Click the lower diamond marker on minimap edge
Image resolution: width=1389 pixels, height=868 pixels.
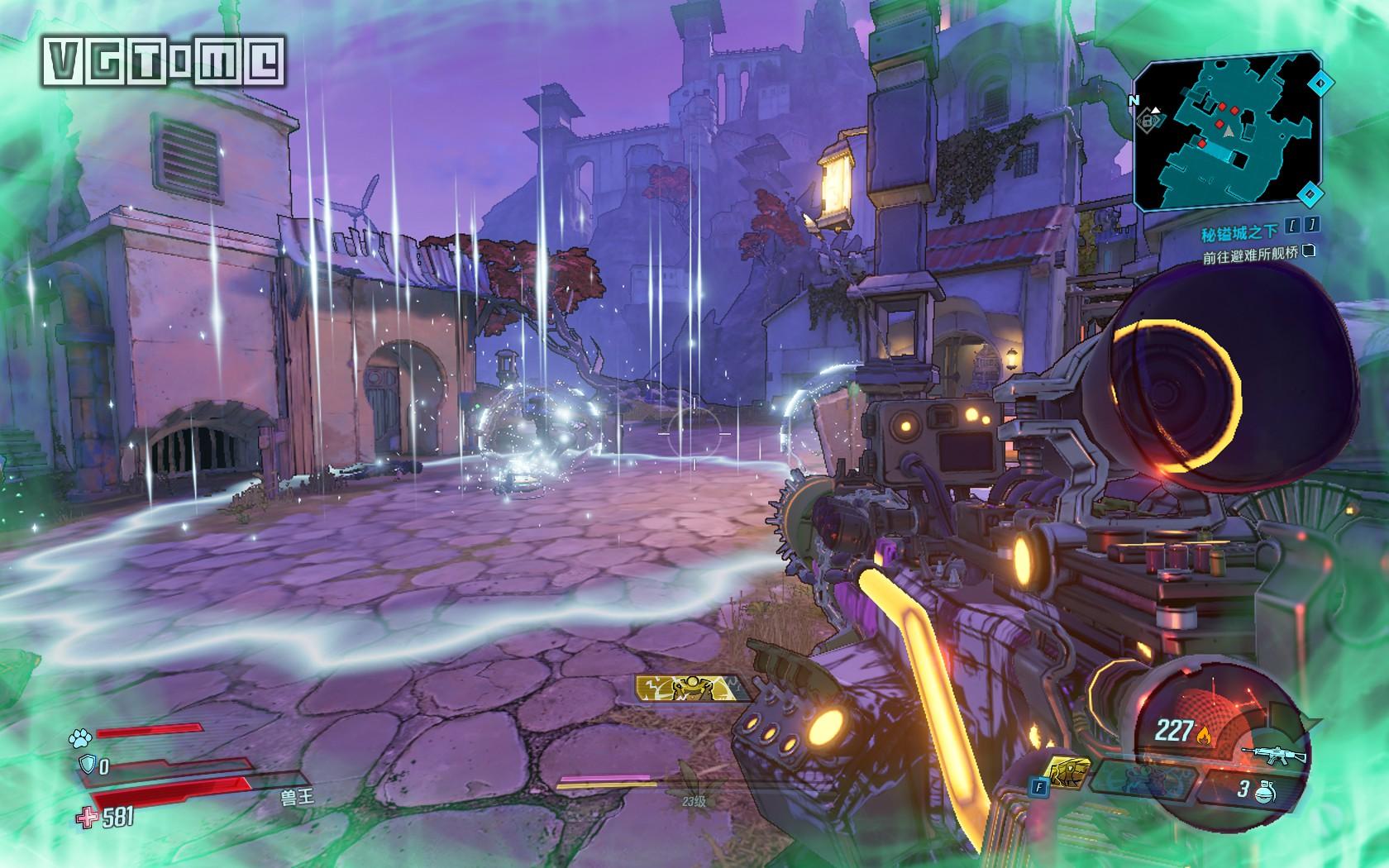click(x=1308, y=195)
